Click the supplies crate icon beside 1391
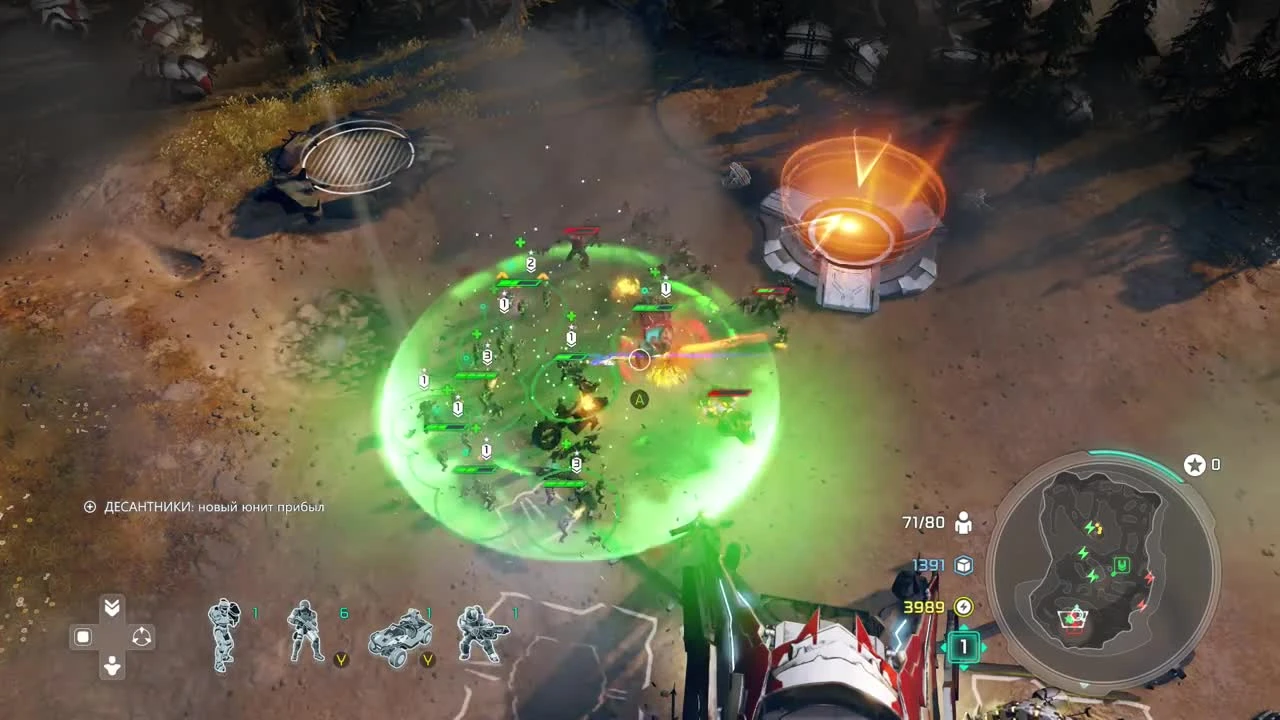Viewport: 1280px width, 720px height. click(963, 563)
